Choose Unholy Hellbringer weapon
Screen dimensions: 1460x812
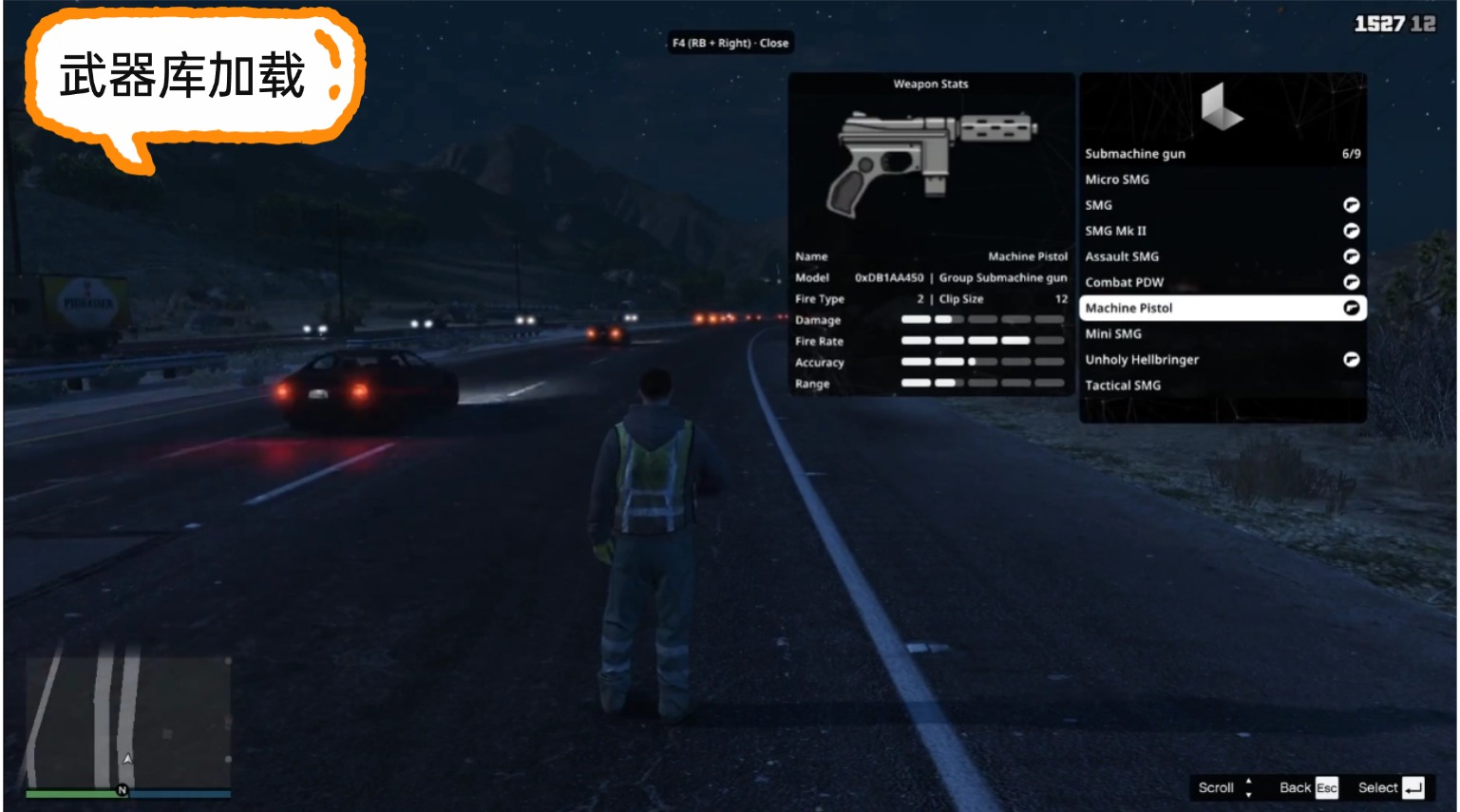(x=1222, y=359)
